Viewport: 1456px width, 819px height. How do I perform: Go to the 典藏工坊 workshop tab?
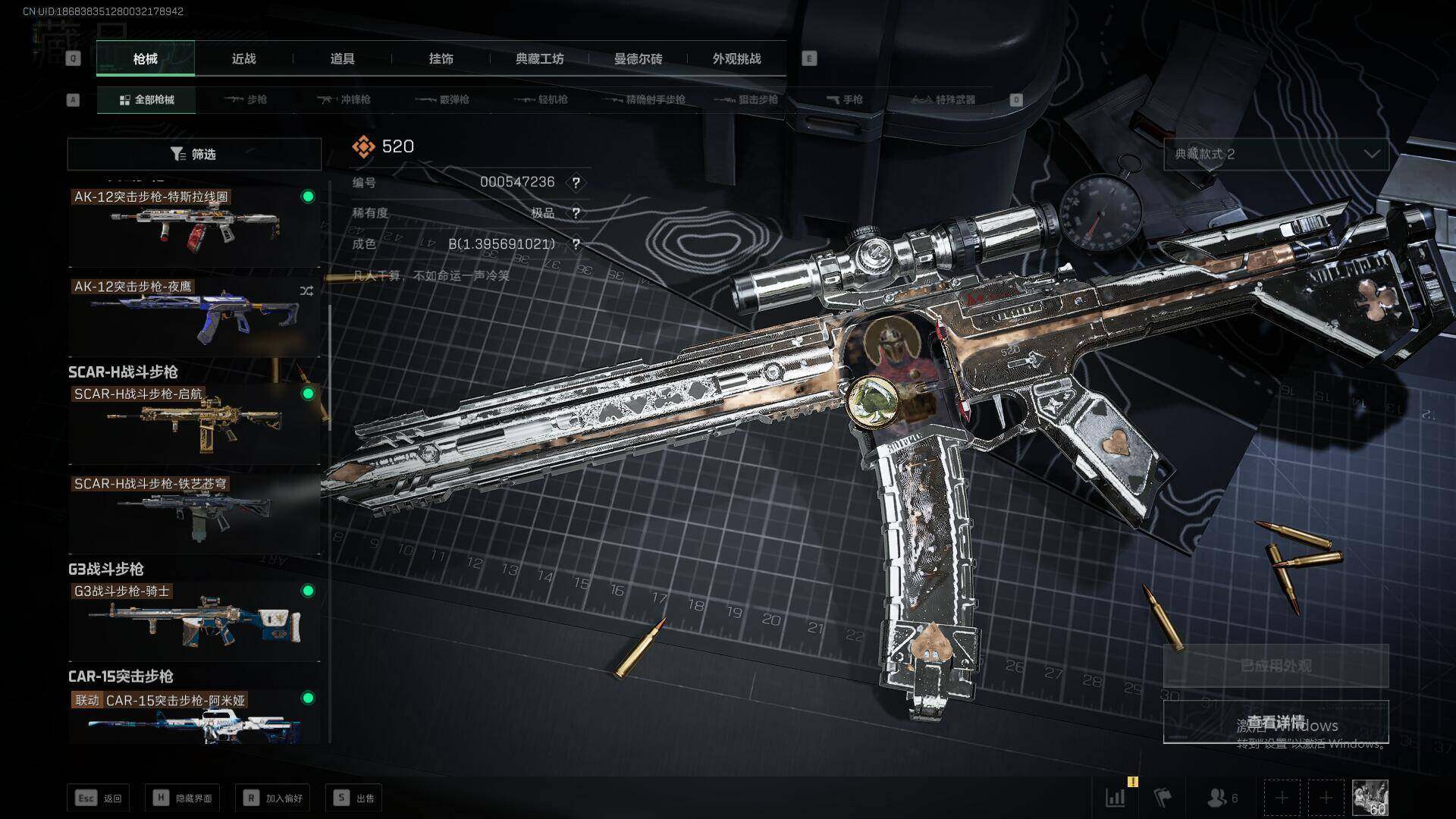539,58
